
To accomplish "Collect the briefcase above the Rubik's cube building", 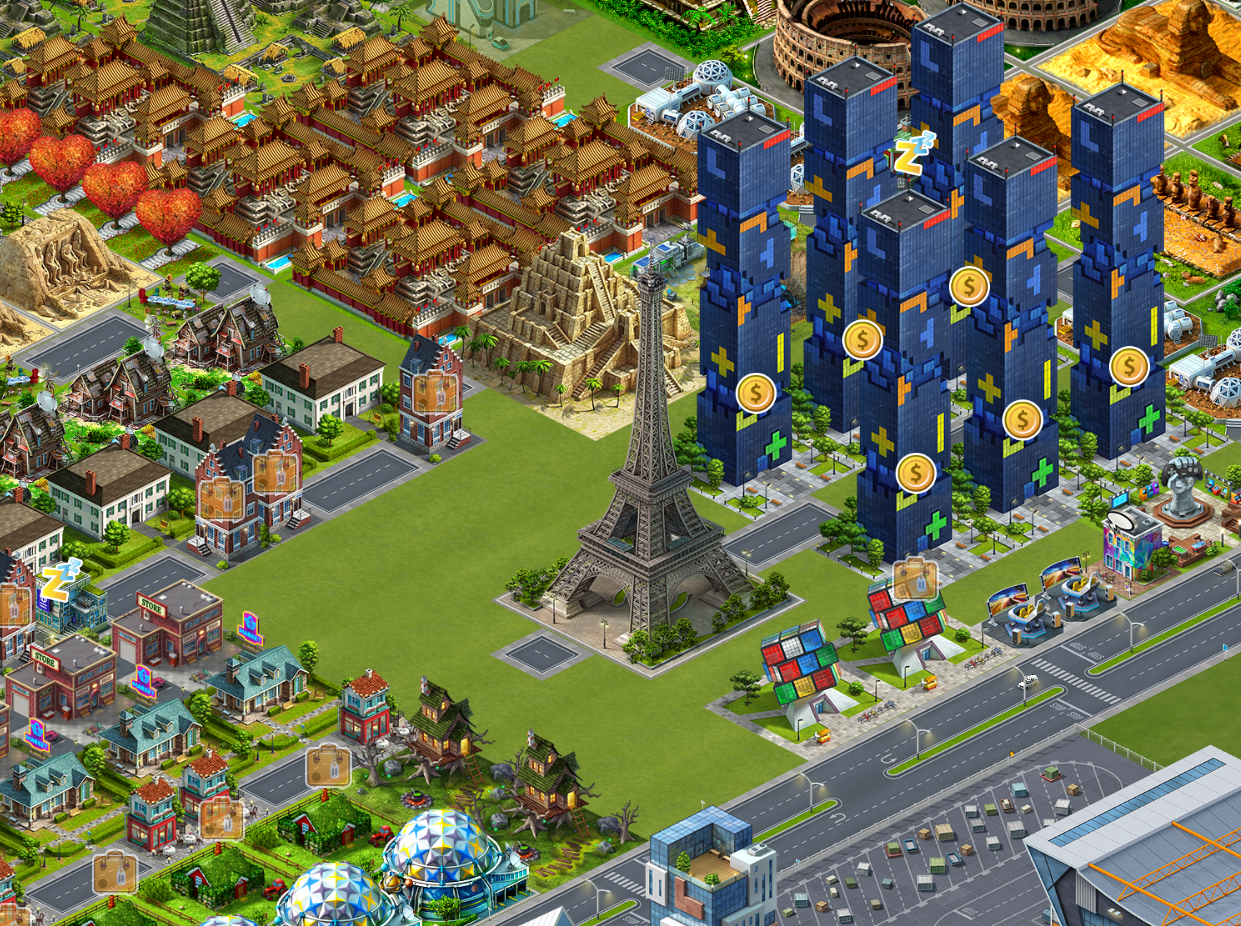I will 914,578.
